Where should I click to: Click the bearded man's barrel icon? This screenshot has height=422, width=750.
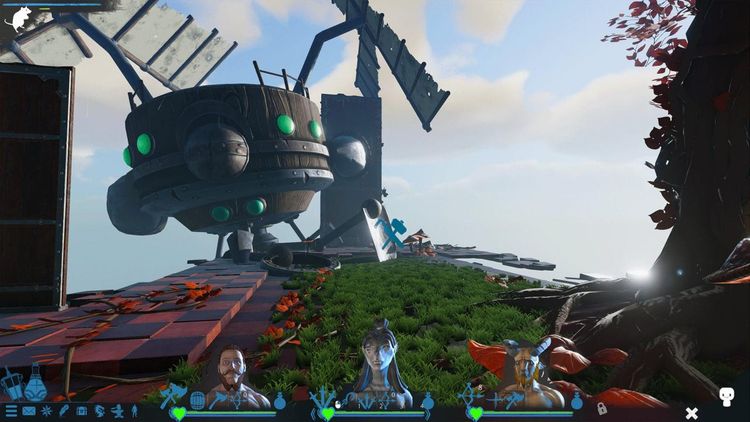[x=197, y=400]
